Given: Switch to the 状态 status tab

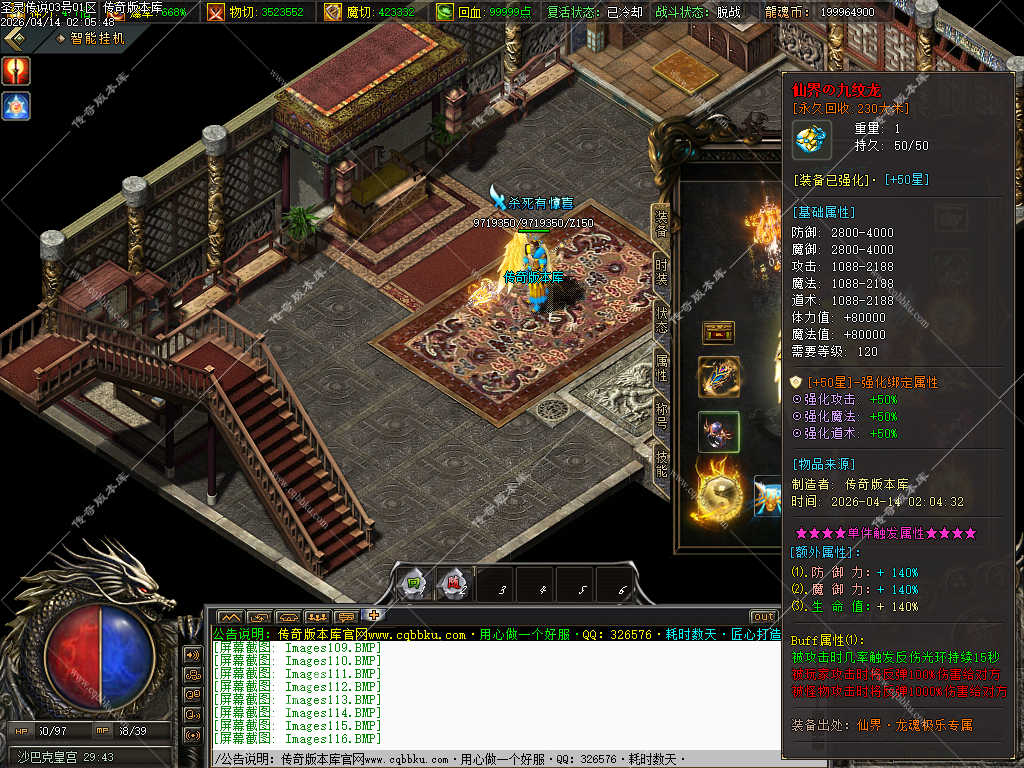Looking at the screenshot, I should 662,320.
